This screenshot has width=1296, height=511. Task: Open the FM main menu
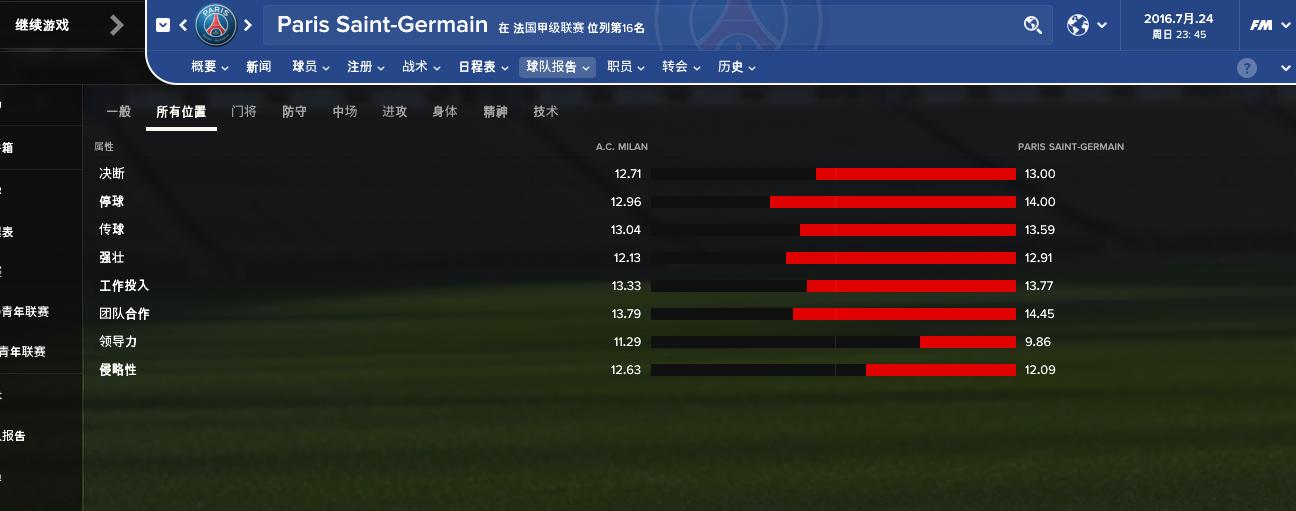[x=1268, y=25]
